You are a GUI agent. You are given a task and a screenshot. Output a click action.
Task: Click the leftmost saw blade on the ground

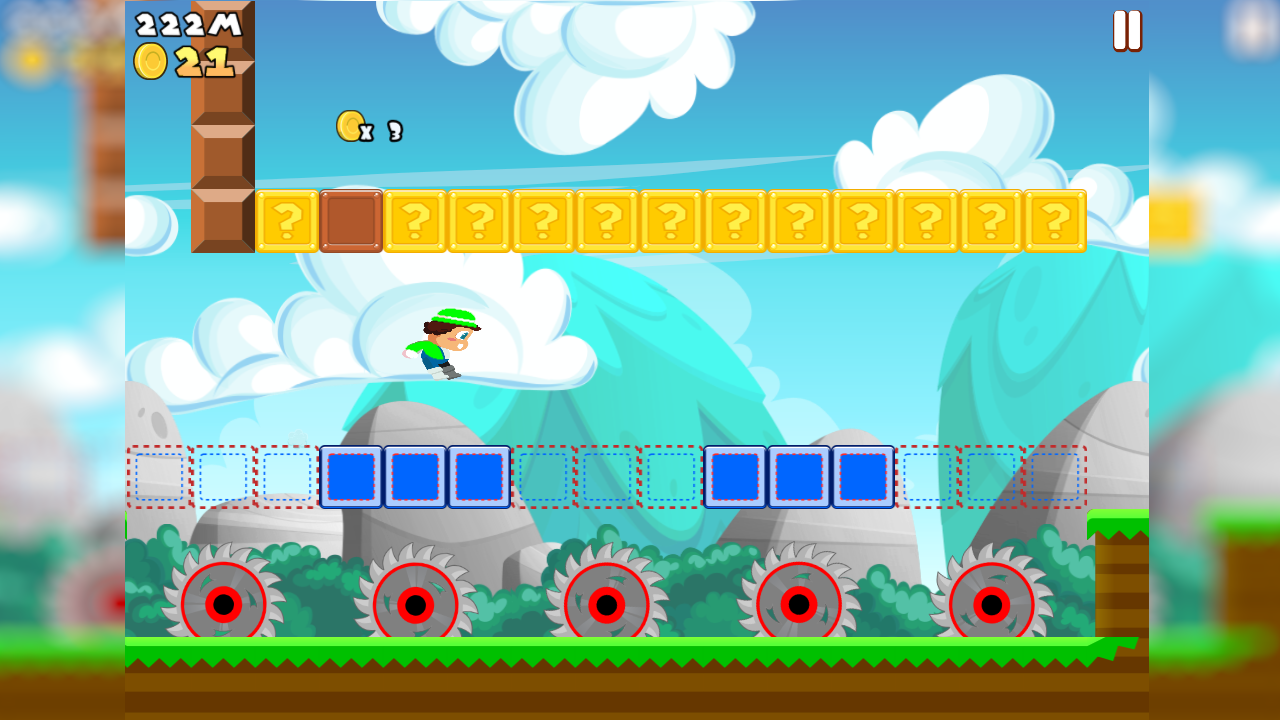[222, 602]
